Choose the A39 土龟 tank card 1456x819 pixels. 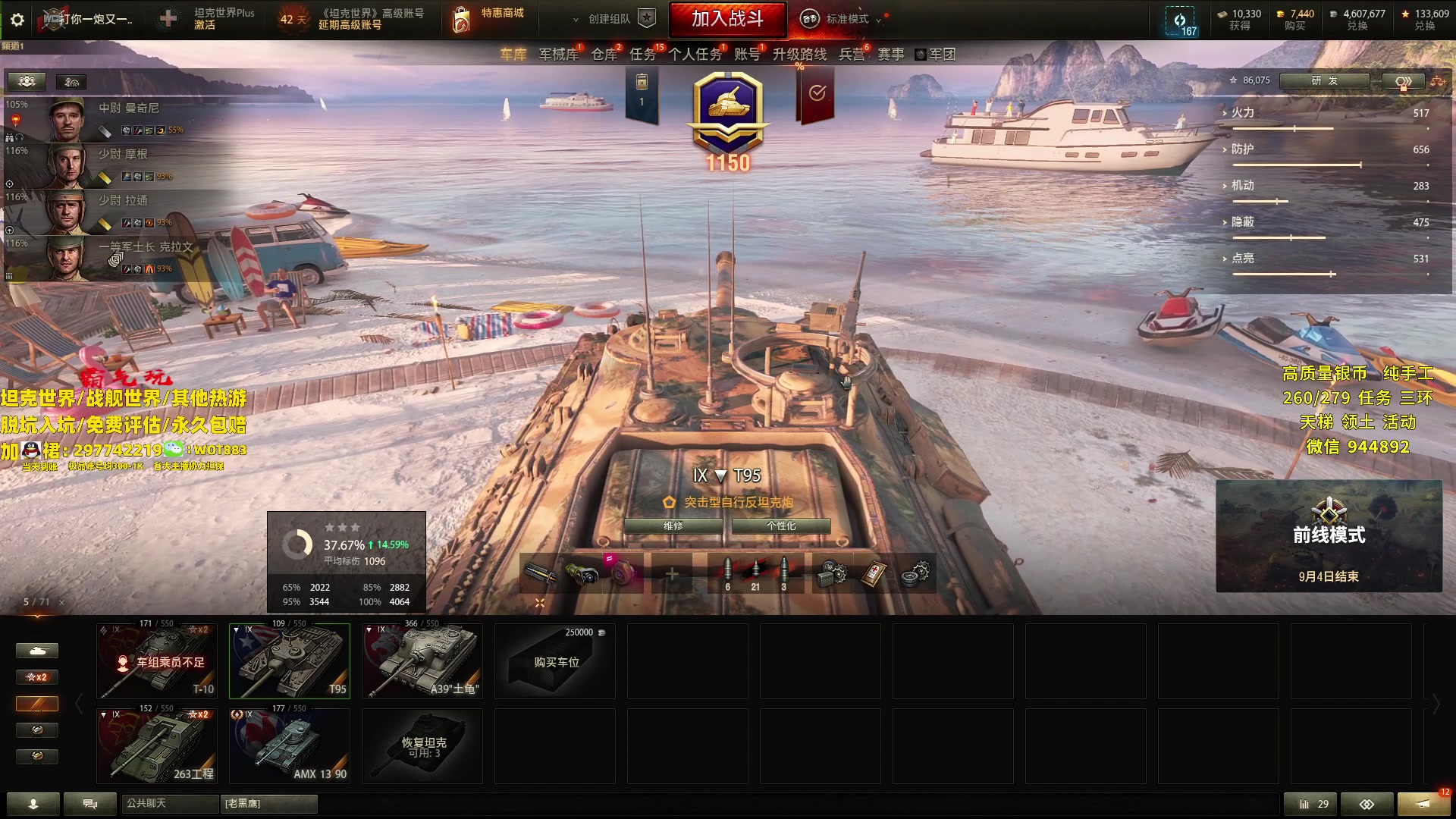422,661
